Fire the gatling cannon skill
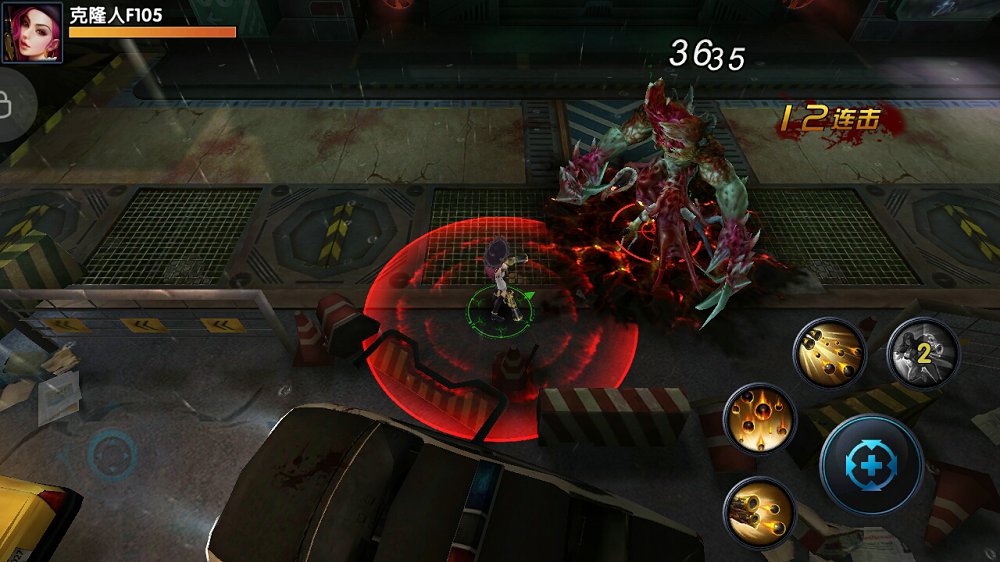The height and width of the screenshot is (562, 1000). click(759, 511)
